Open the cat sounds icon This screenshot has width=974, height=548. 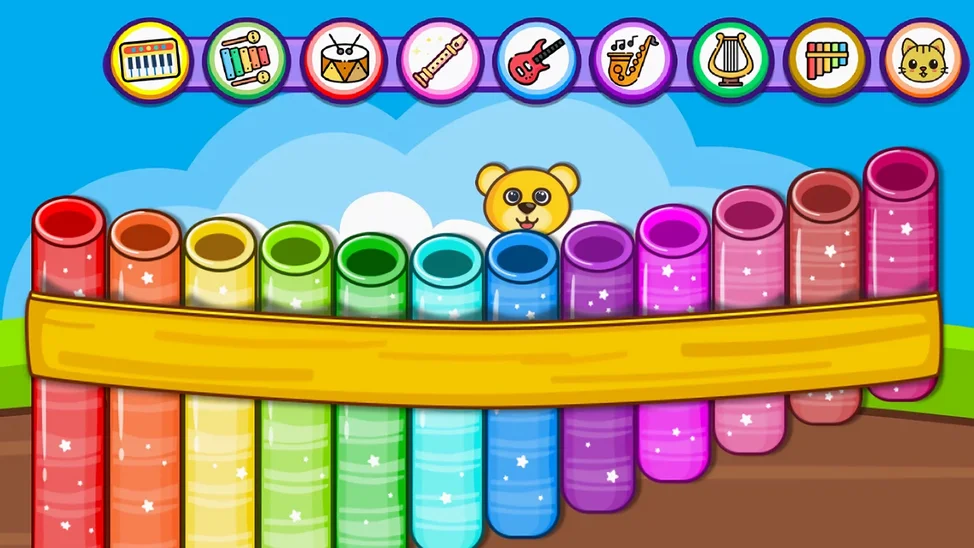click(x=923, y=60)
